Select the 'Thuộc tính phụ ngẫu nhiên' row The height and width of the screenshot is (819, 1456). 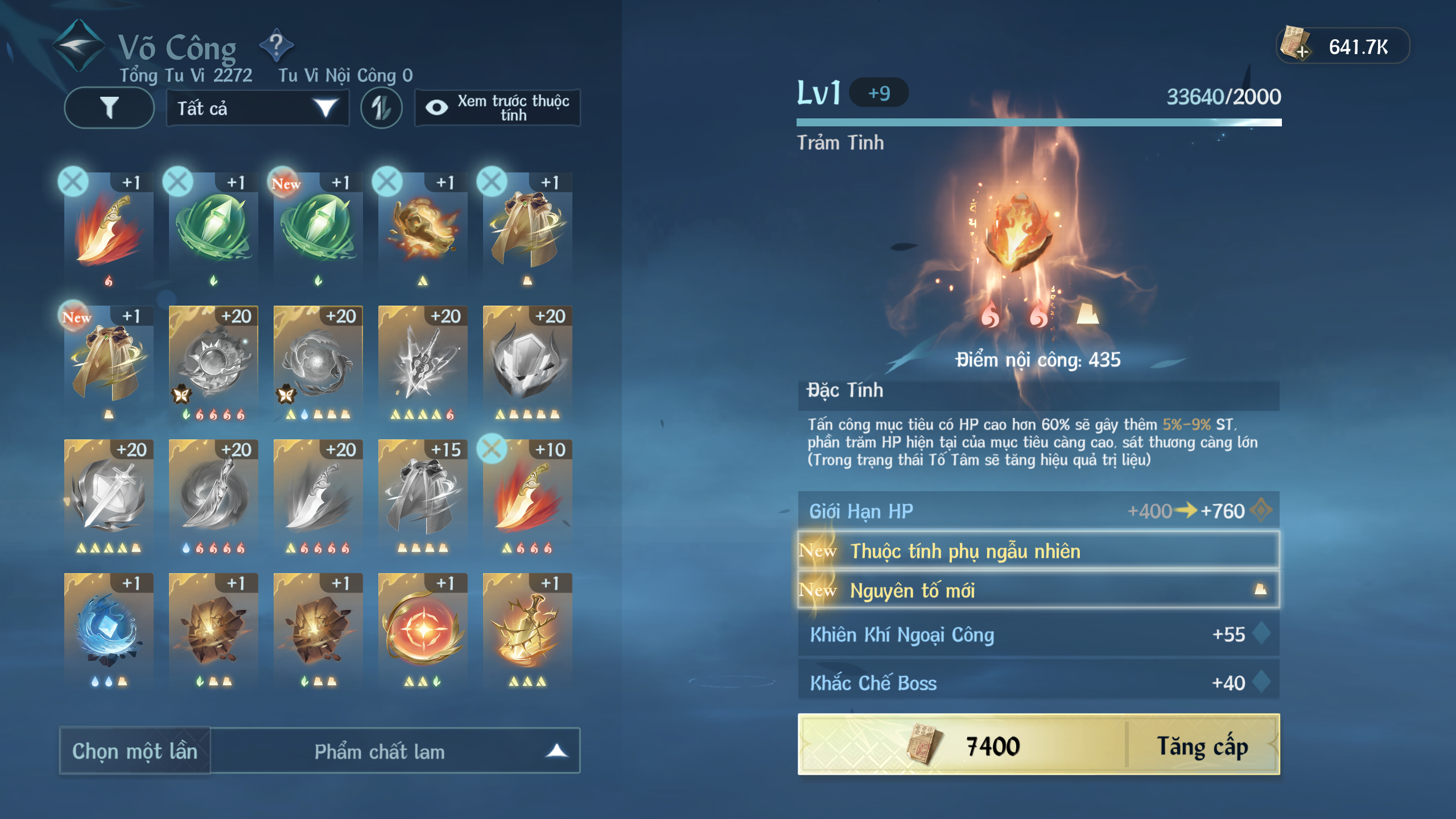[1038, 550]
